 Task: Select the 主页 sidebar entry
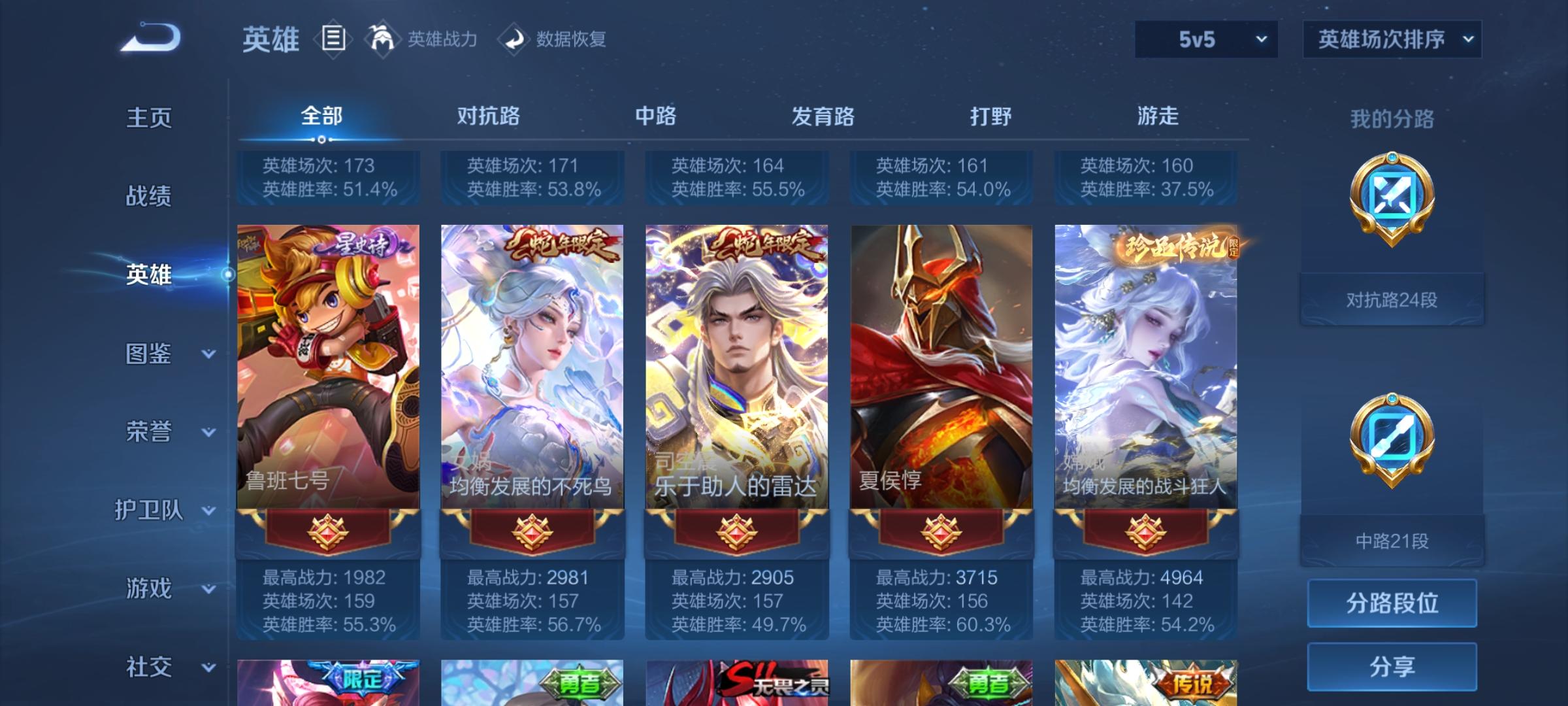pos(149,119)
